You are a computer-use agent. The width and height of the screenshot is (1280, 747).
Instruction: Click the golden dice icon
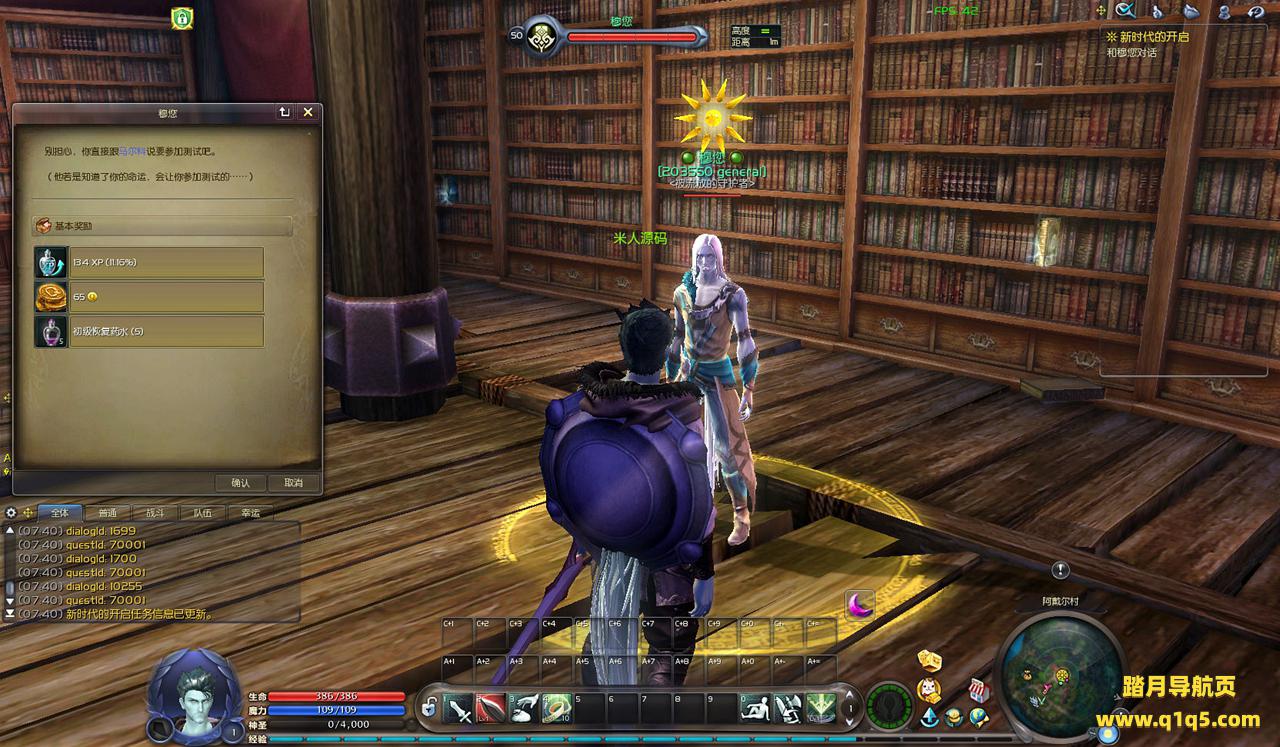click(929, 661)
